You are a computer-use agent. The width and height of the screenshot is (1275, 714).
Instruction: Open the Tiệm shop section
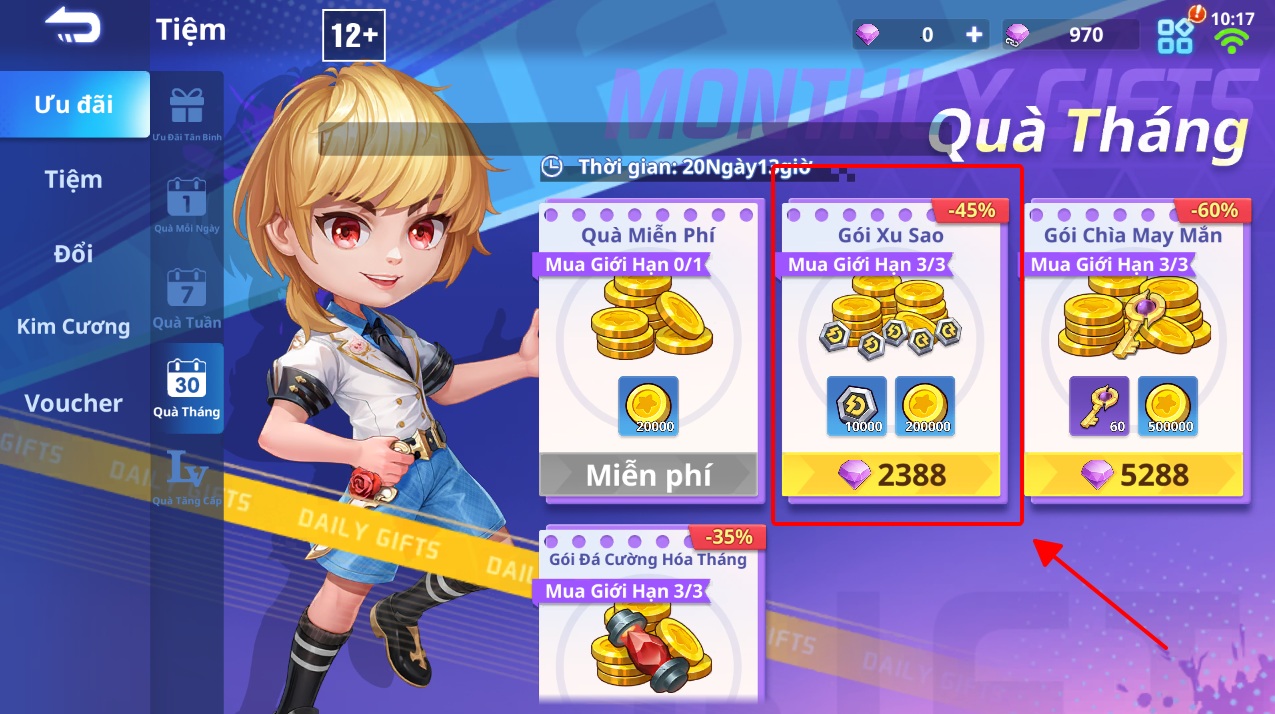(x=74, y=180)
